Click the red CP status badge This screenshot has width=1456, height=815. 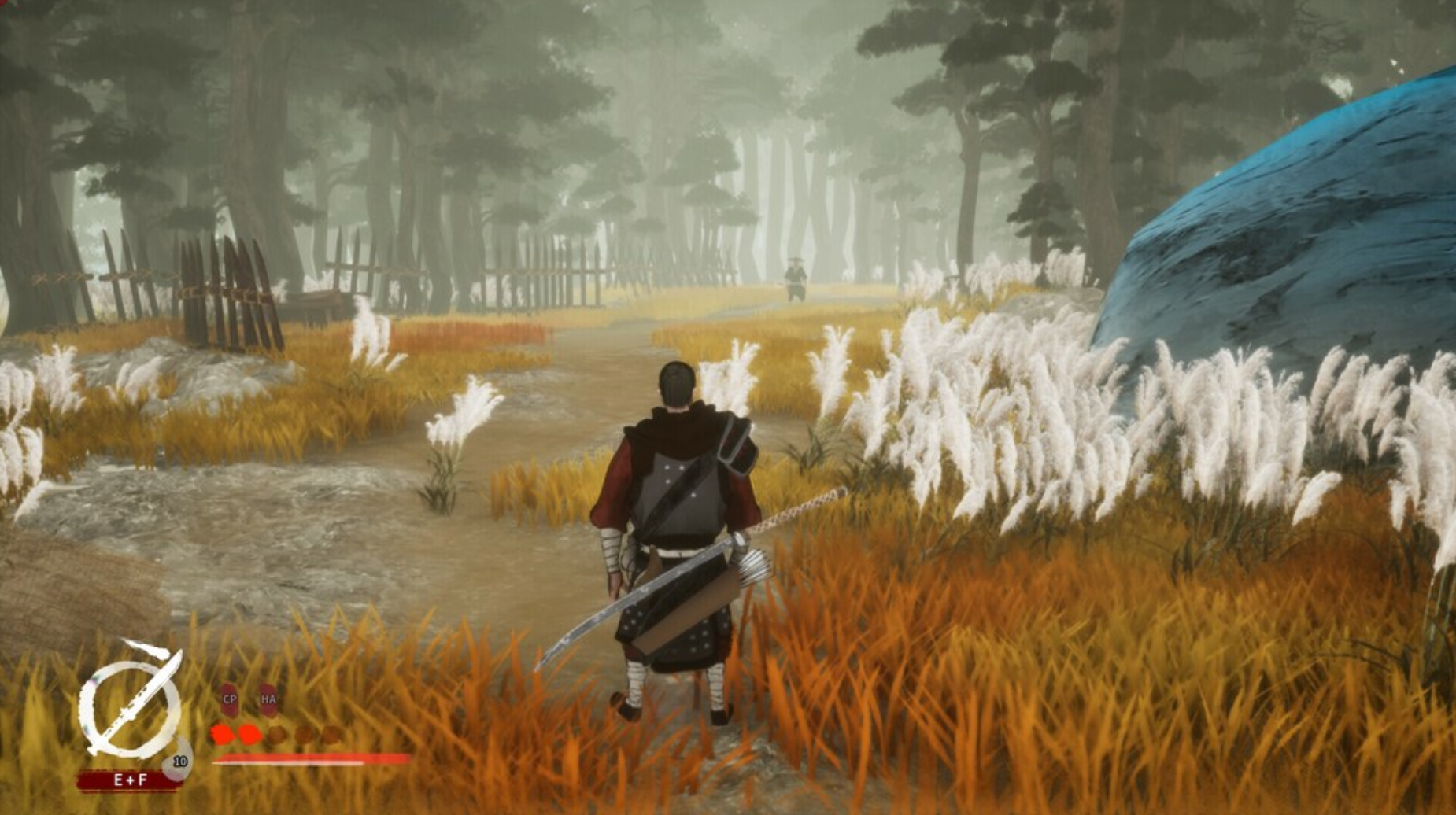[x=229, y=699]
